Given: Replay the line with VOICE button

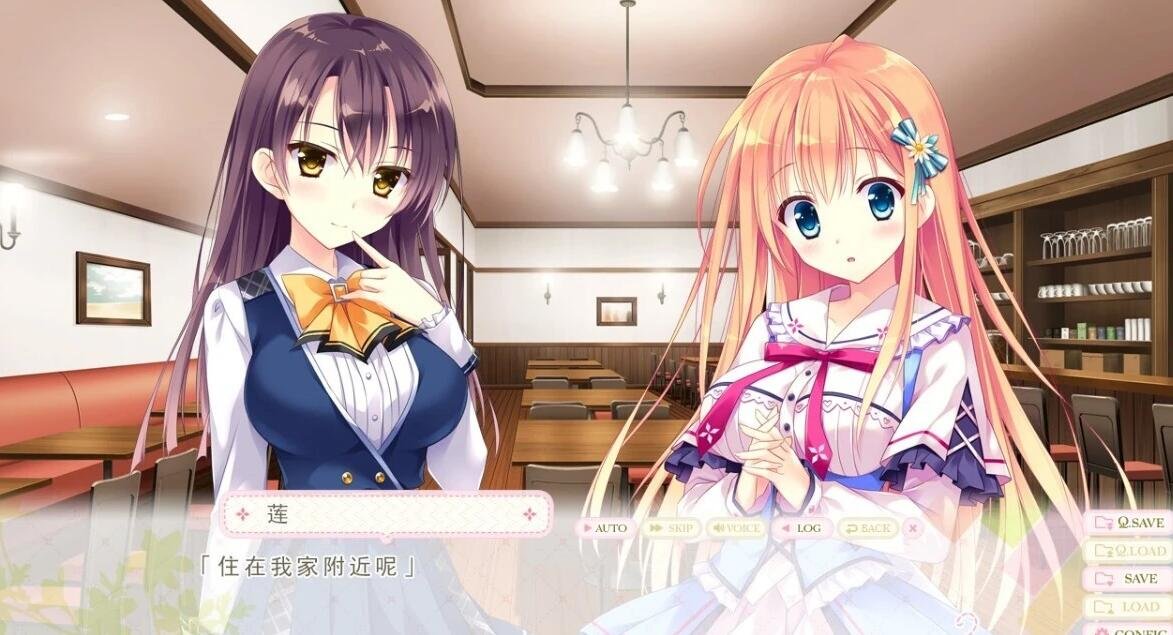Looking at the screenshot, I should 735,528.
